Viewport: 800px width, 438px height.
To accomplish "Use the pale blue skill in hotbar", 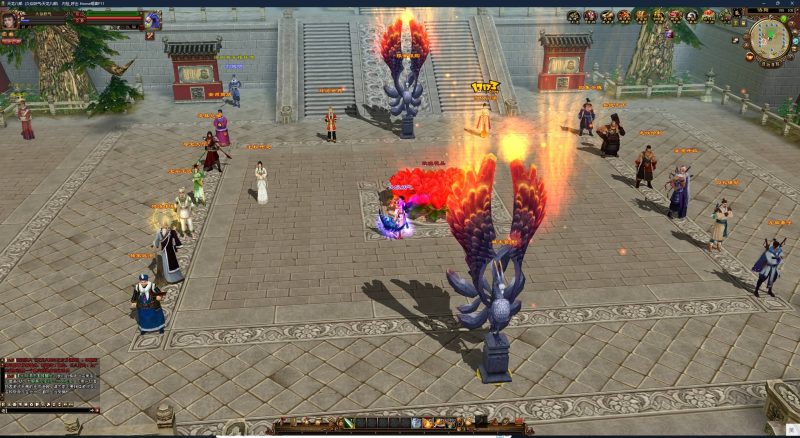I will point(415,424).
